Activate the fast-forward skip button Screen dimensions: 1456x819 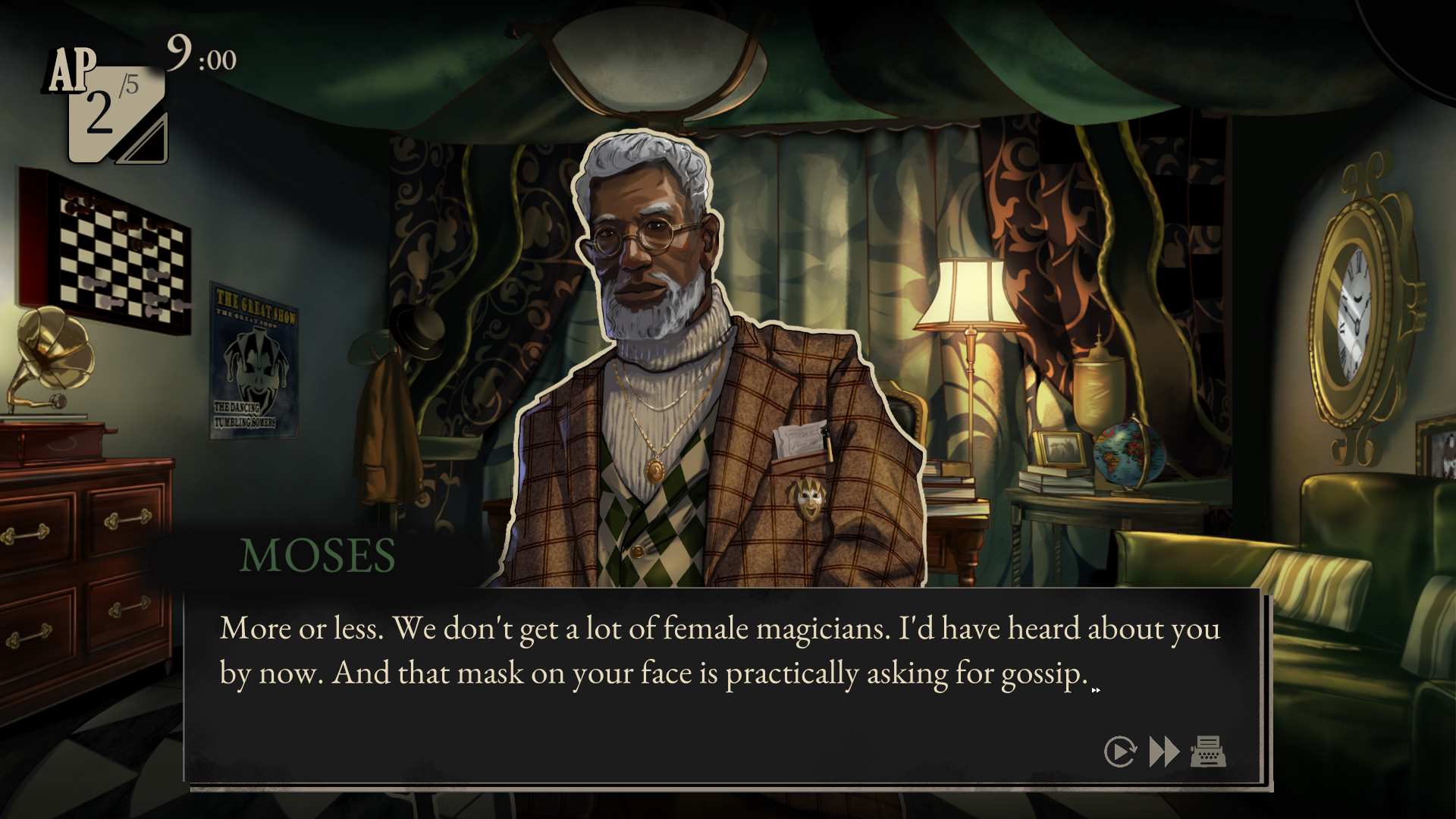click(x=1164, y=752)
